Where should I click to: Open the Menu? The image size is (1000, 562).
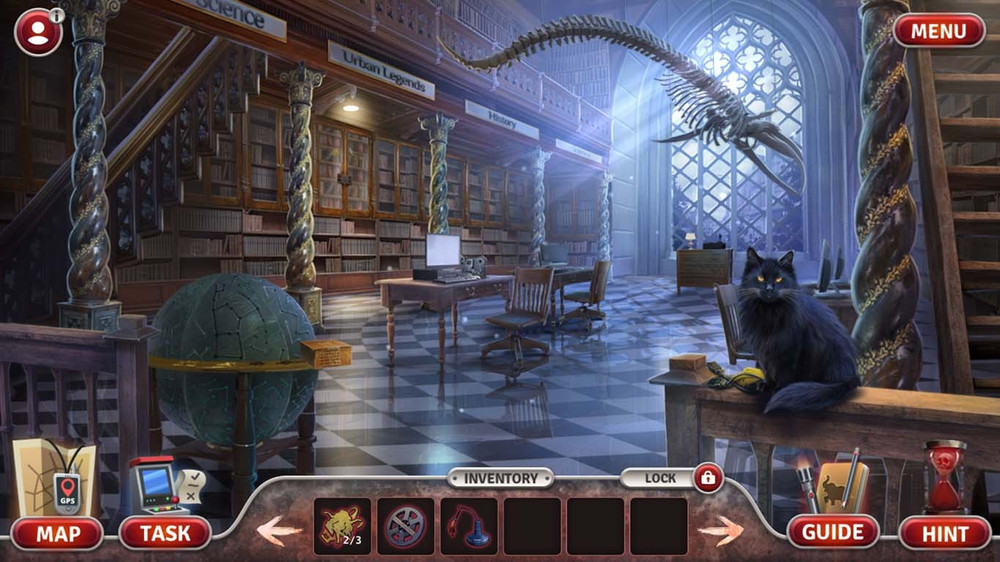pos(939,31)
